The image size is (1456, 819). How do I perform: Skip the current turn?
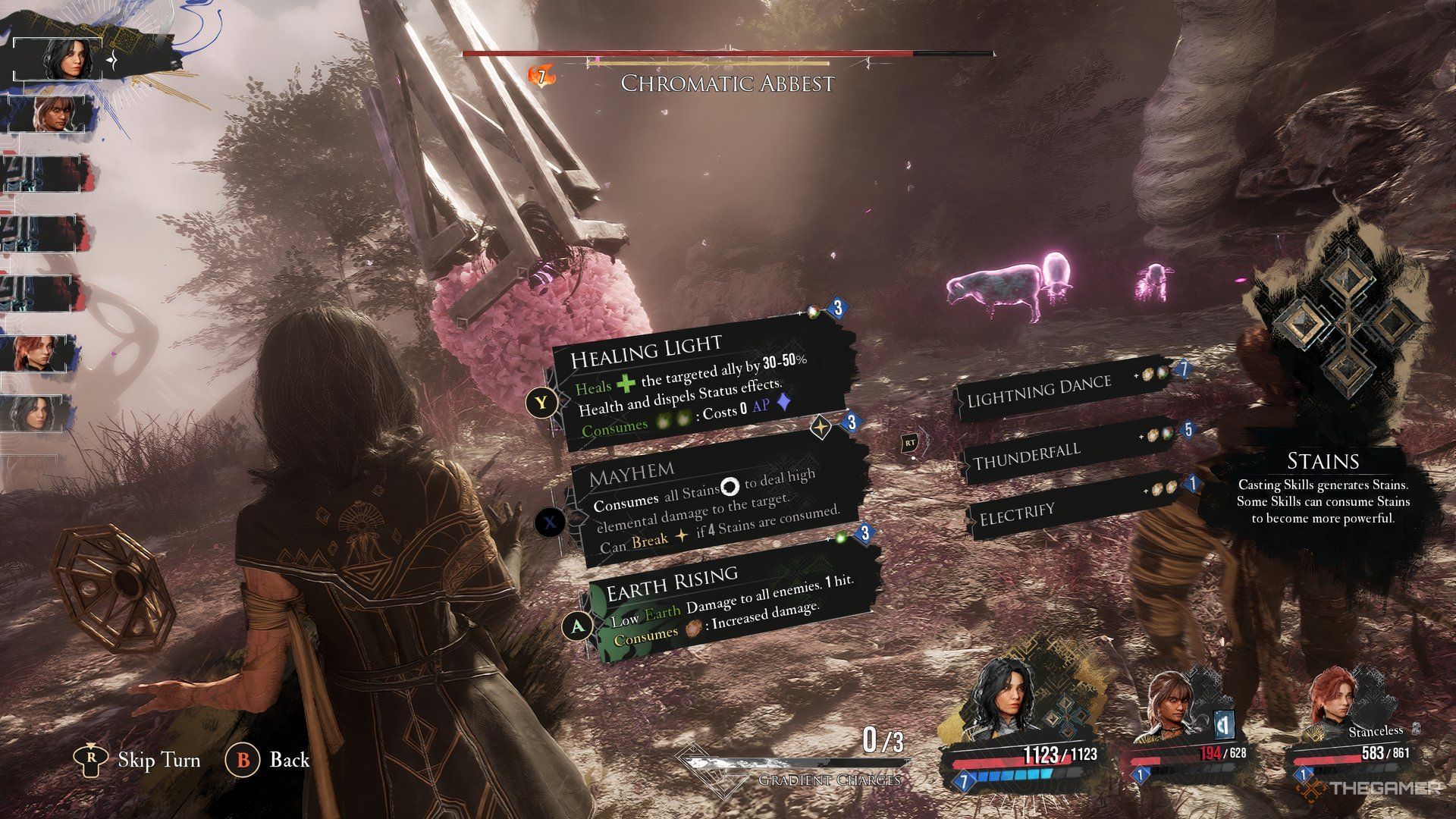click(x=140, y=760)
